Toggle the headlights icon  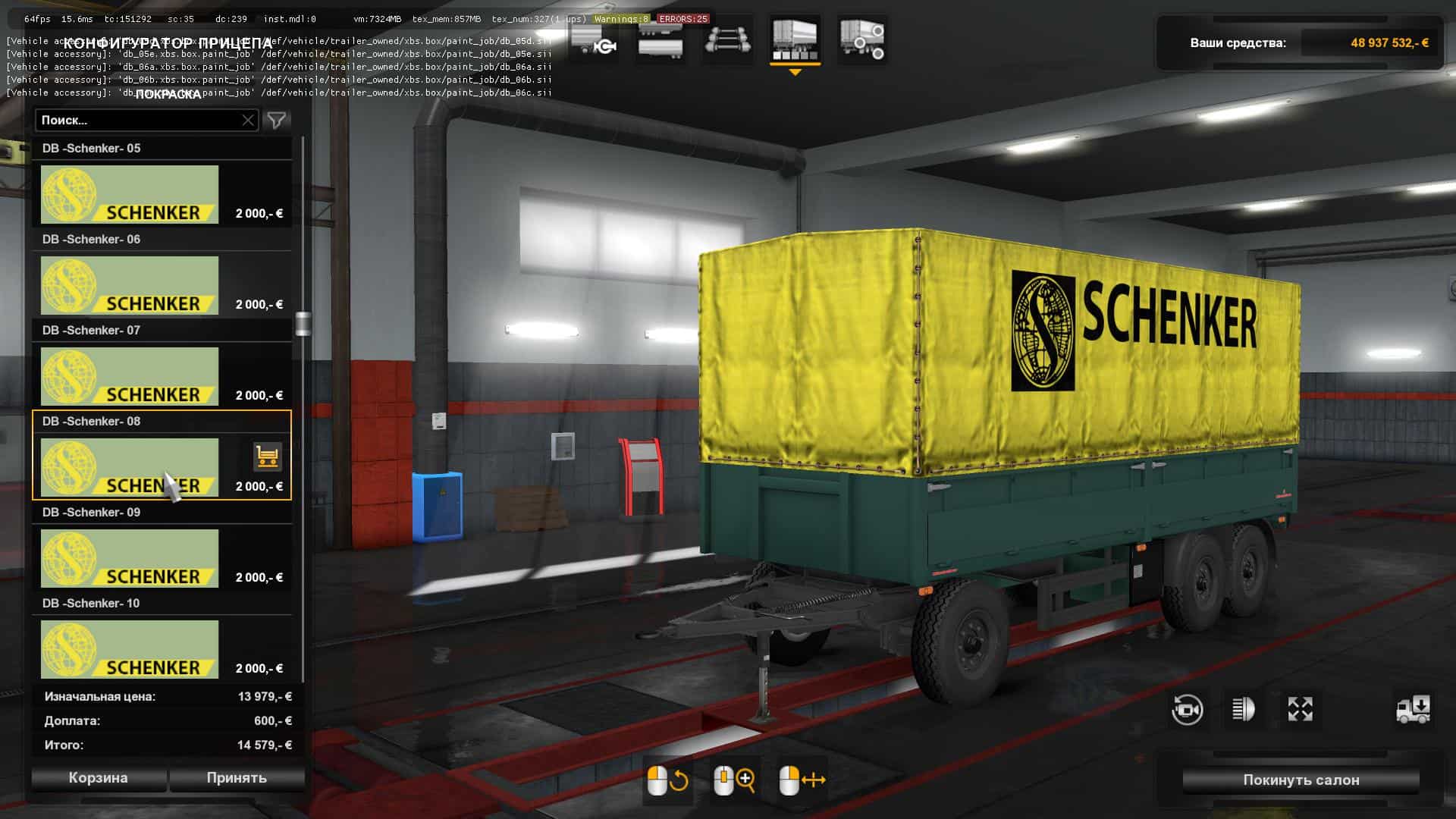[1244, 710]
